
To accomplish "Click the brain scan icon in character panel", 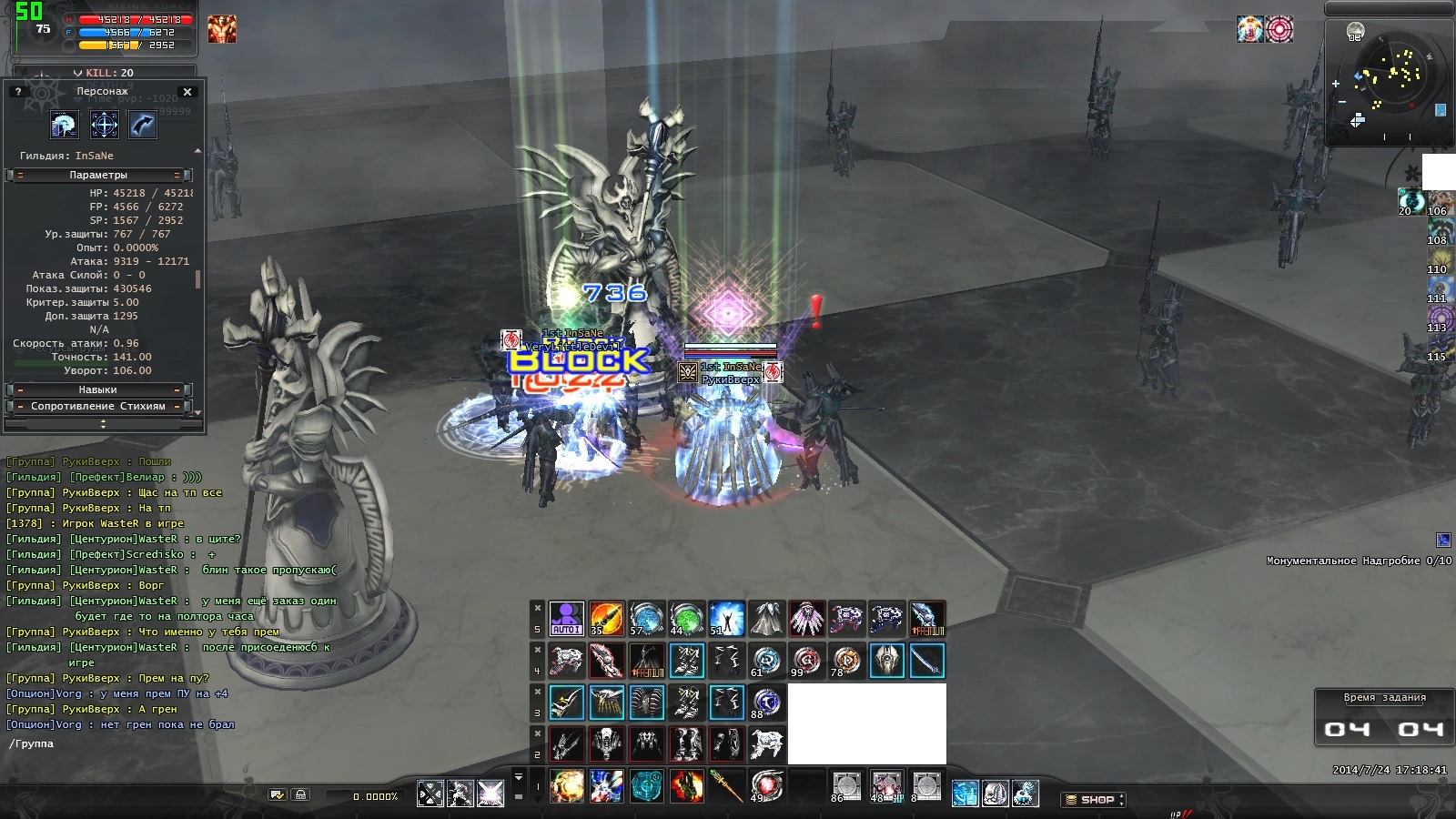I will pyautogui.click(x=65, y=125).
